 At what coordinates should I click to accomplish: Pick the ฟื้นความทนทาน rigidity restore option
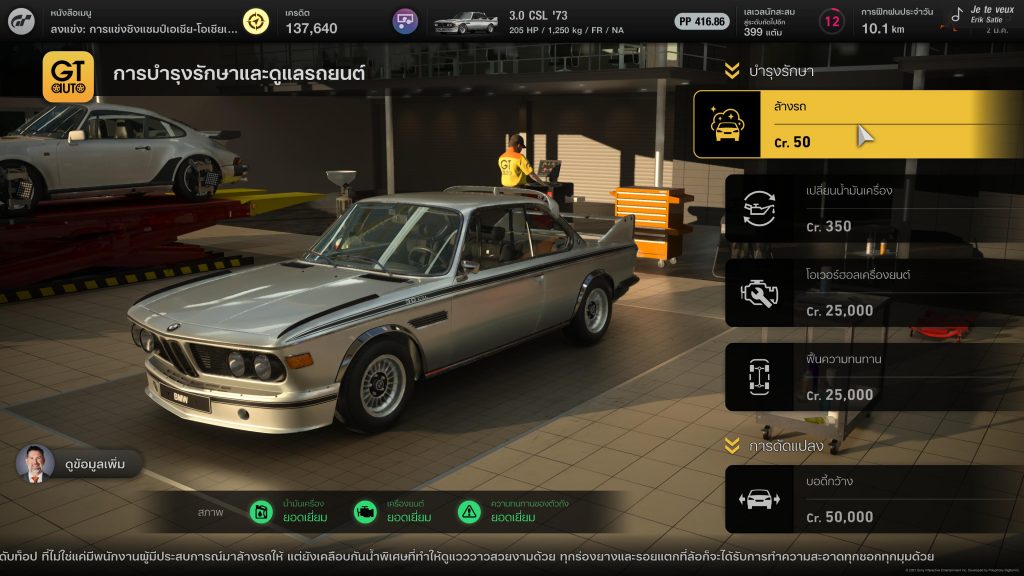click(858, 377)
